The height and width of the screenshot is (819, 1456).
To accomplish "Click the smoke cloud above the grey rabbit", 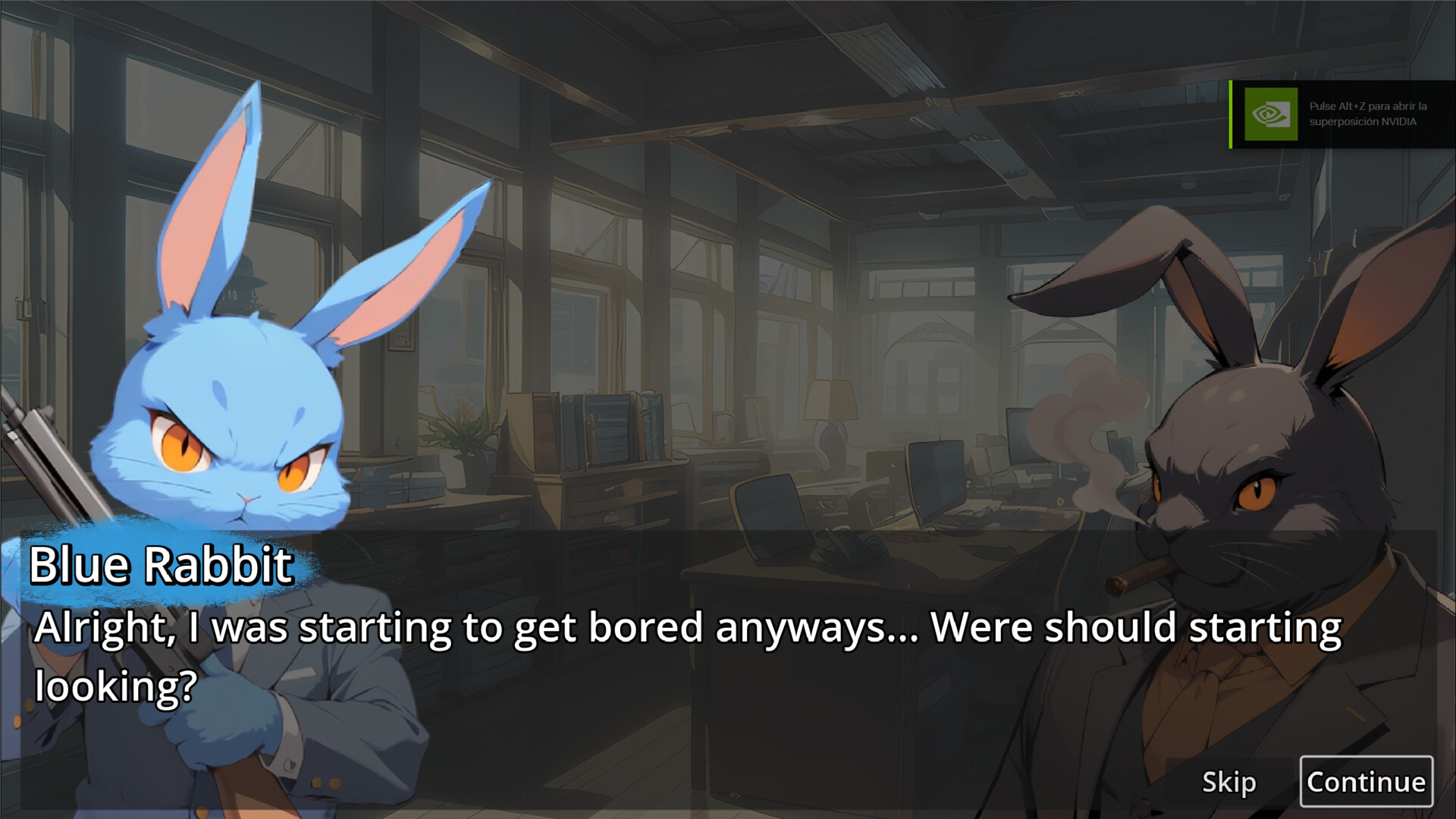I will click(1084, 409).
